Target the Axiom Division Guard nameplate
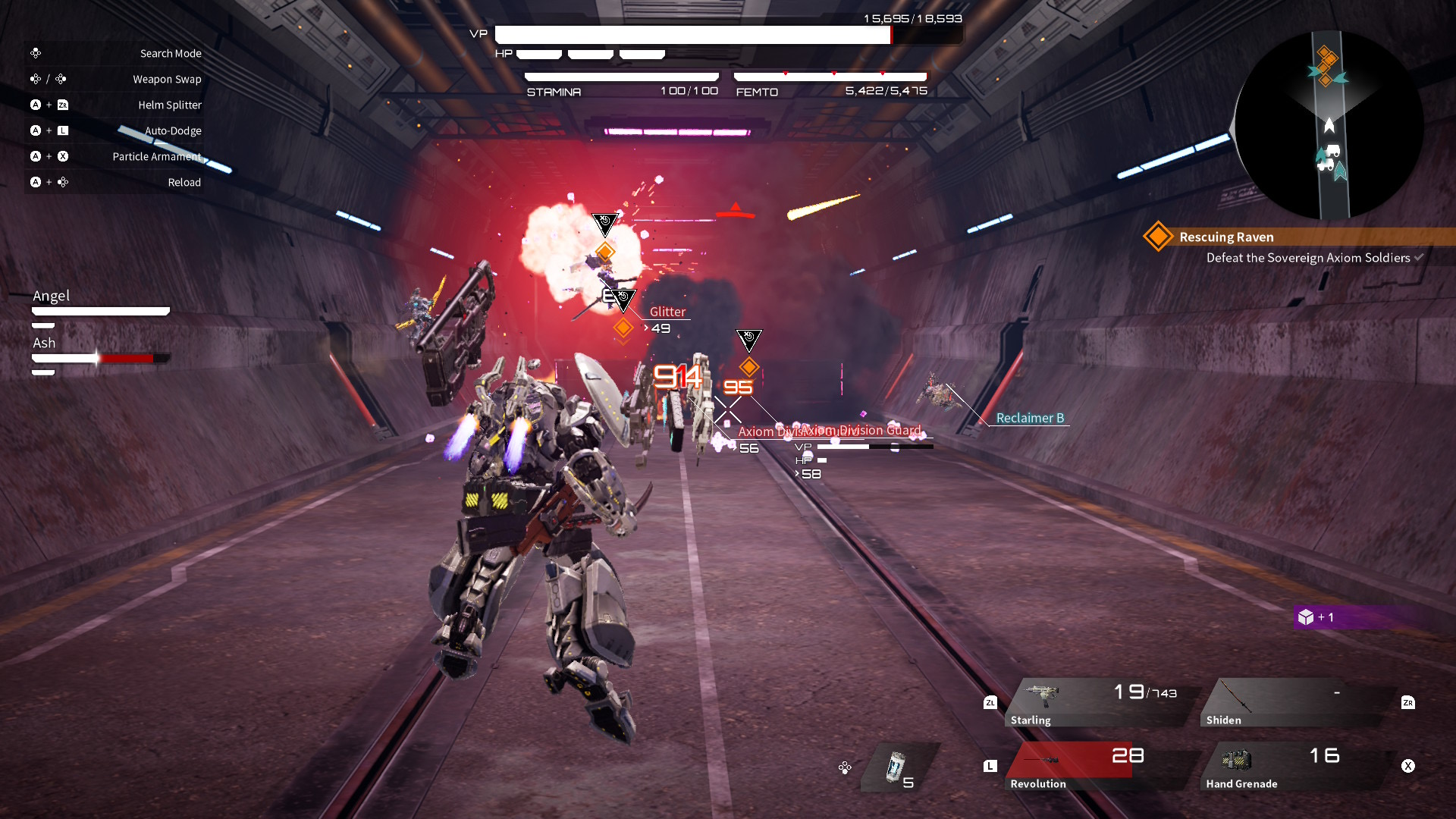The image size is (1456, 819). point(861,430)
